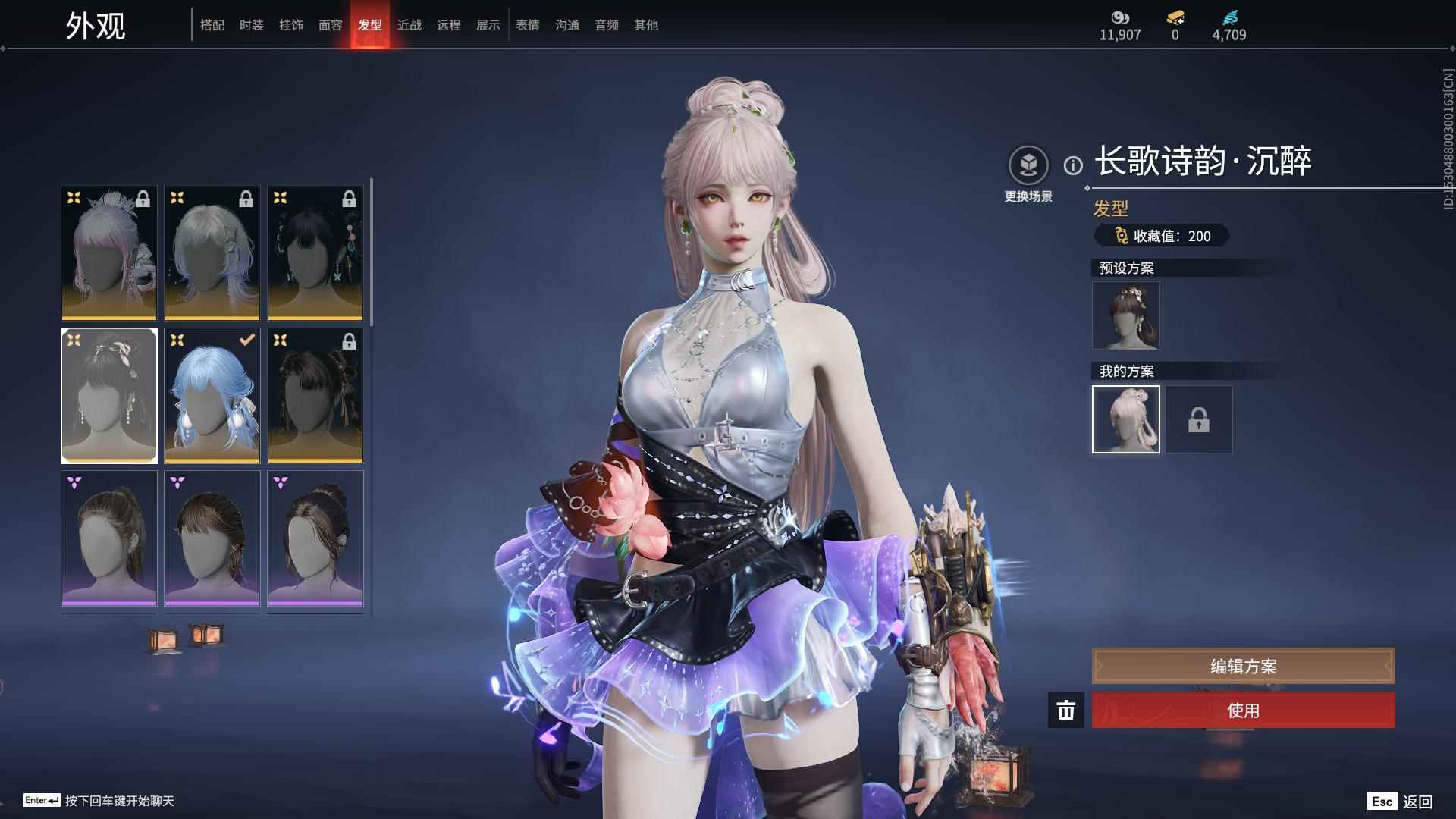The image size is (1456, 819).
Task: Choose the locked silver-pink updo hairstyle card
Action: 109,253
